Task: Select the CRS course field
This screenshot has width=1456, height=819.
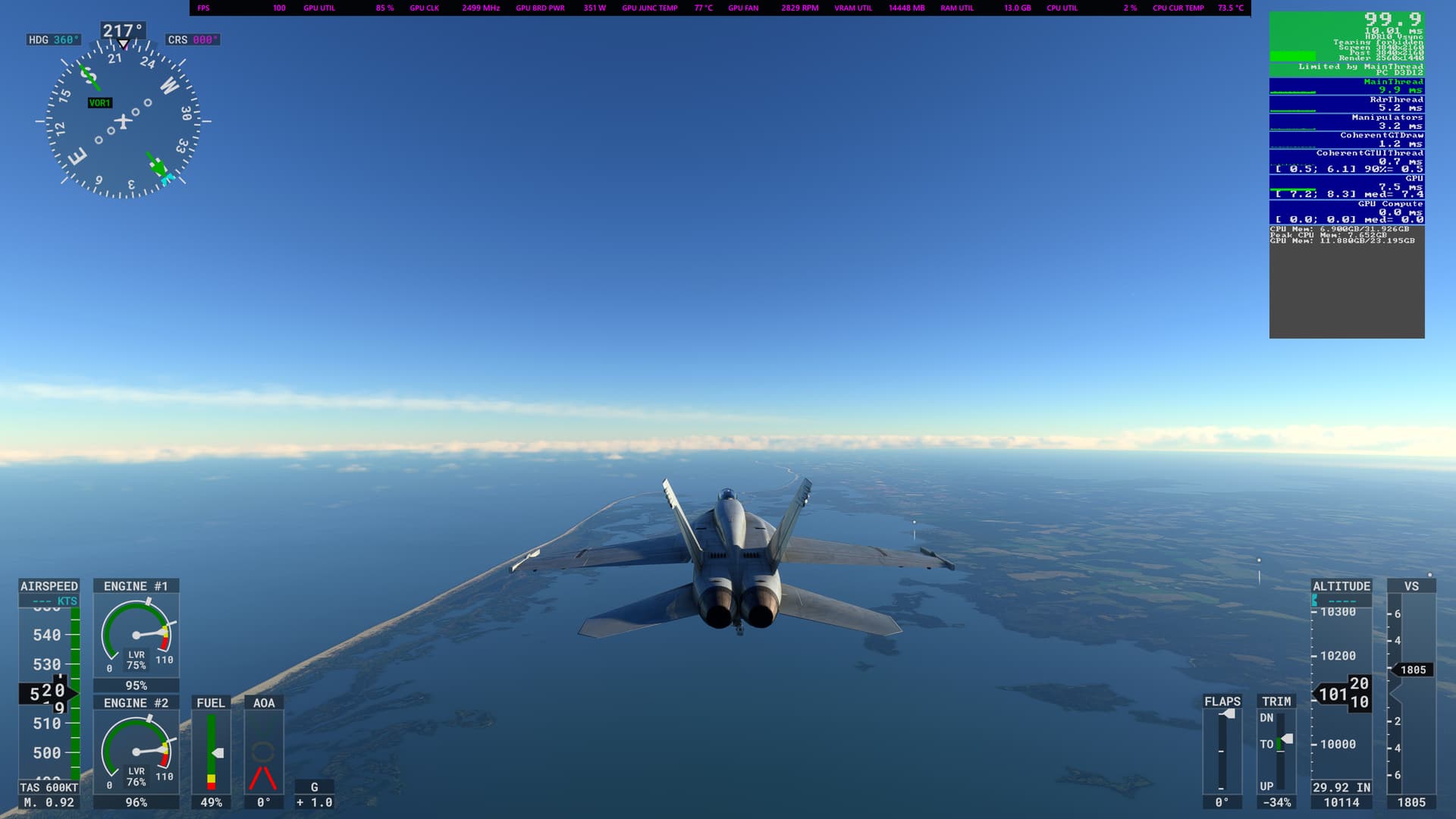Action: click(193, 39)
